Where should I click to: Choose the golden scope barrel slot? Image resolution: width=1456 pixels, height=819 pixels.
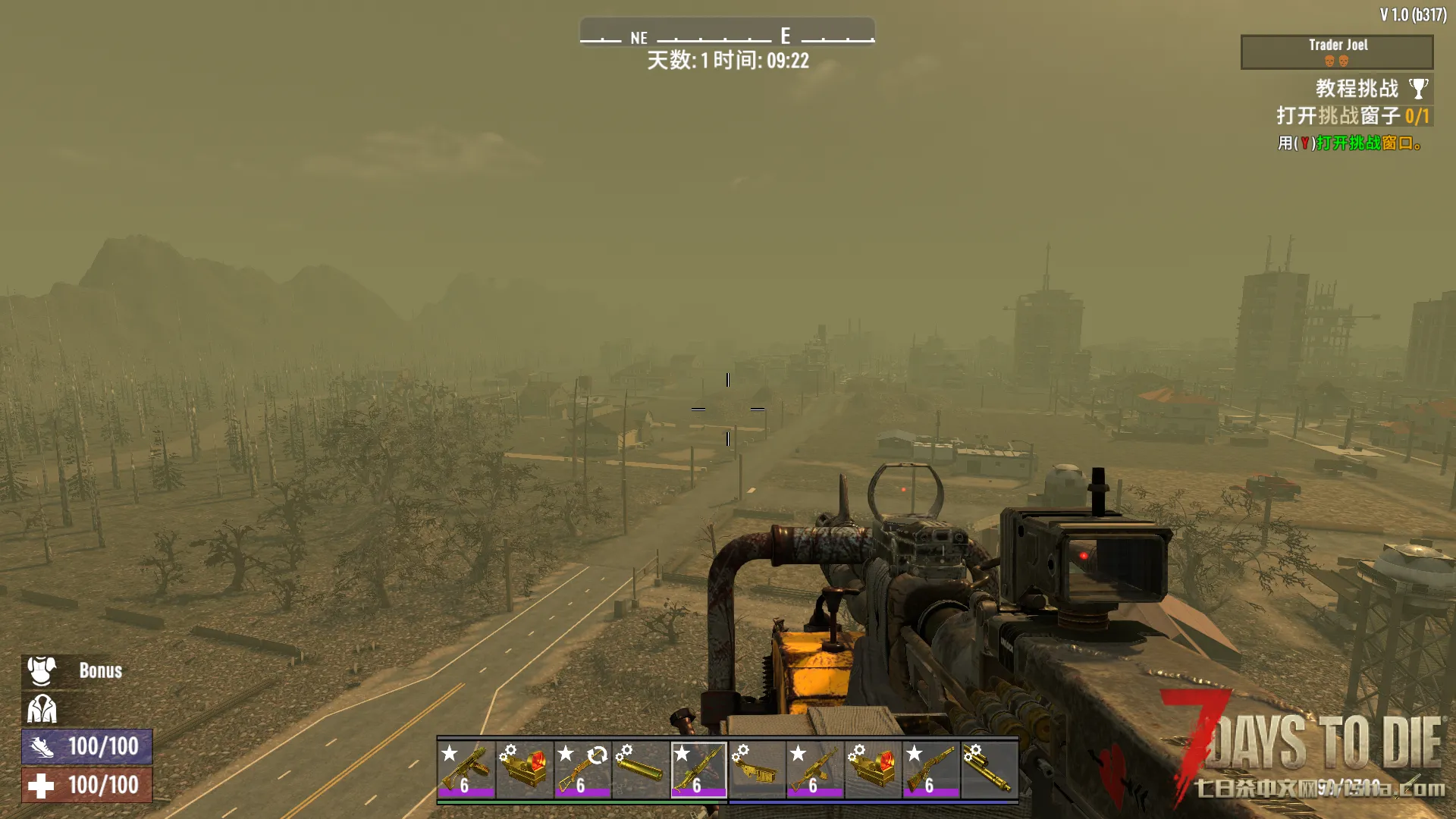(989, 769)
